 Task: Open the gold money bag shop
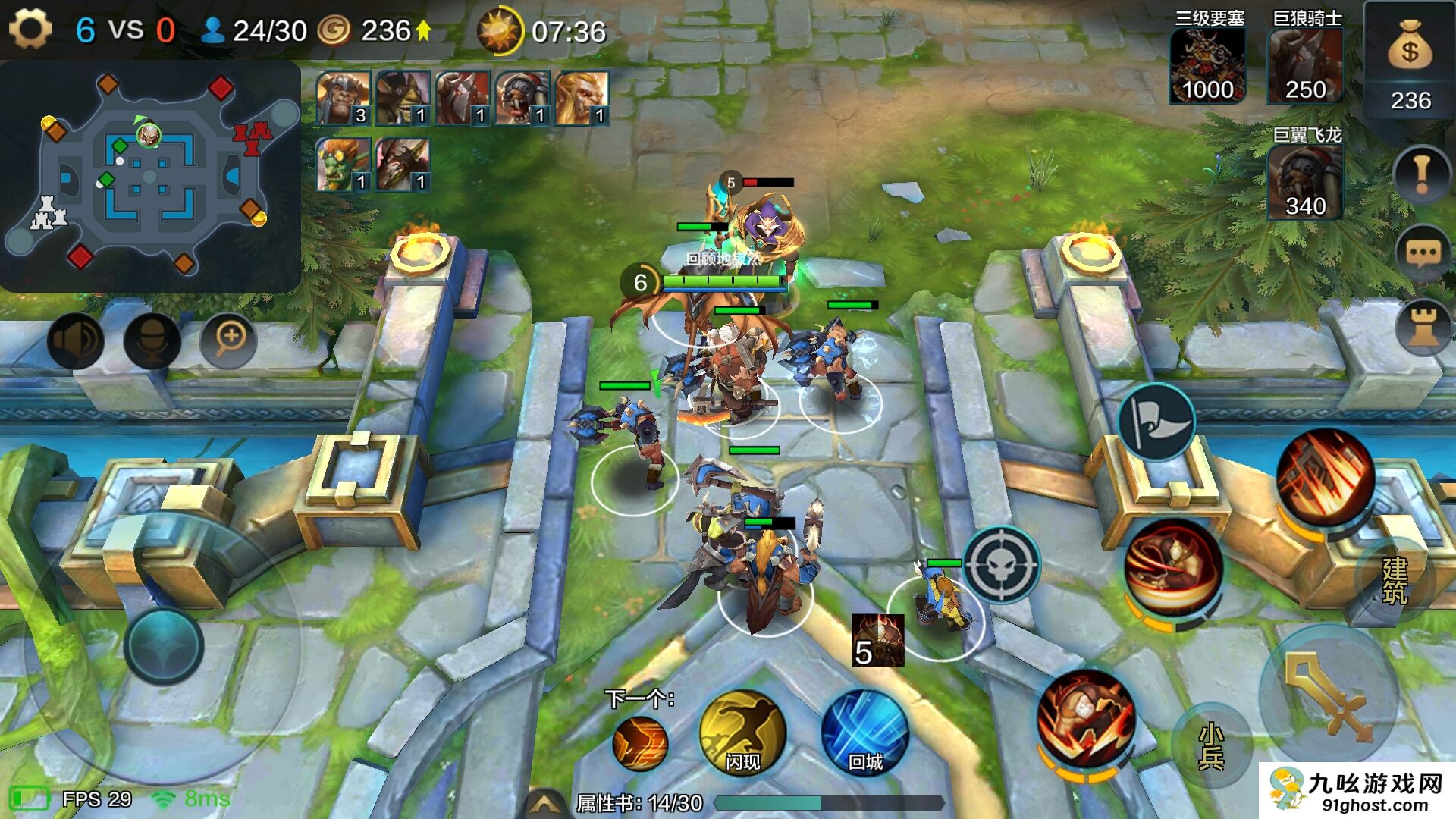click(x=1409, y=62)
